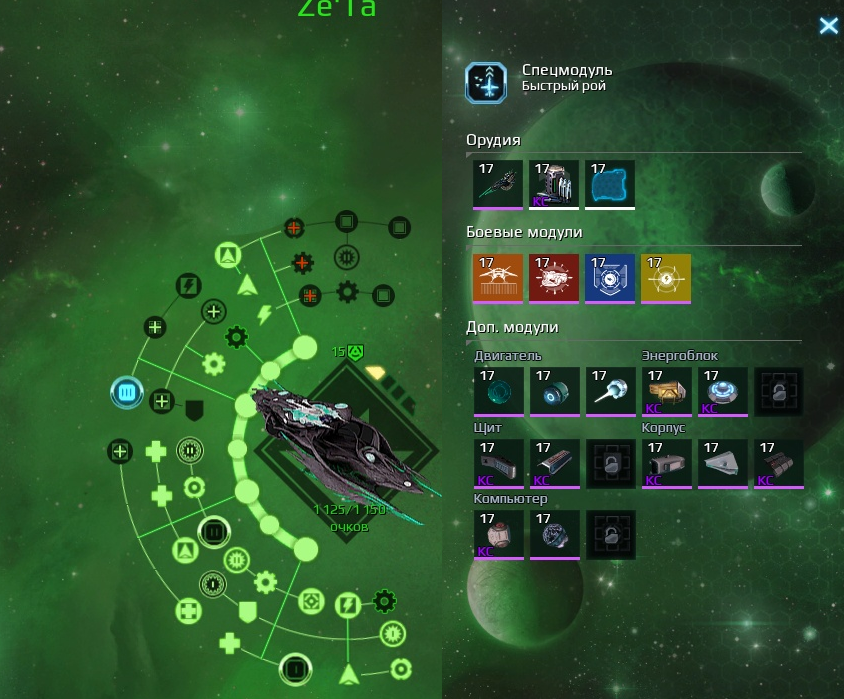Click the locked Энергоблок slot
Viewport: 844px width, 699px height.
point(778,391)
